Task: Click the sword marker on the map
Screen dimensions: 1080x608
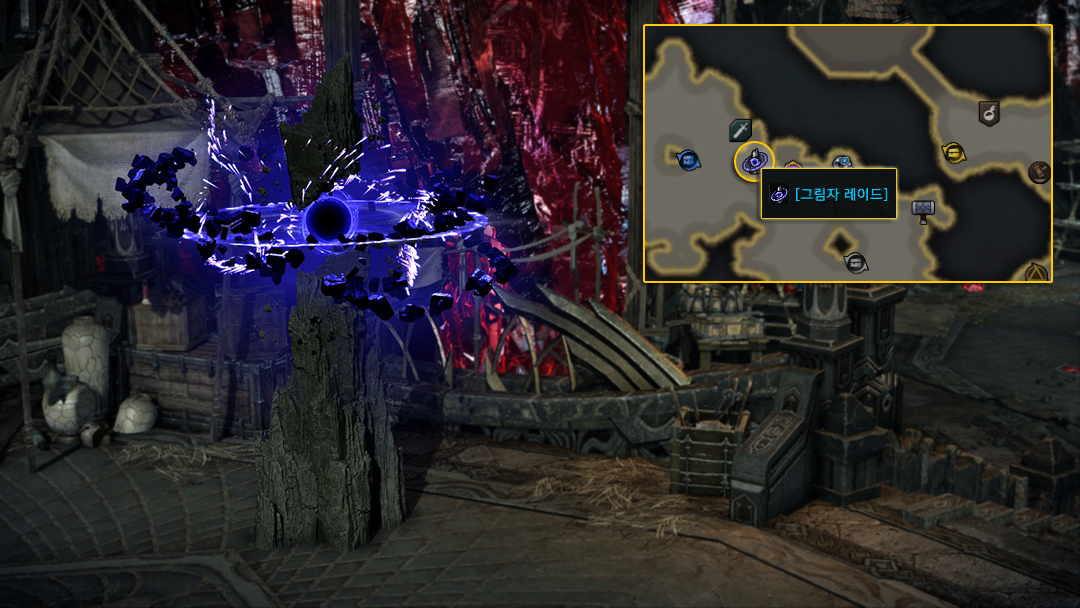Action: point(740,130)
